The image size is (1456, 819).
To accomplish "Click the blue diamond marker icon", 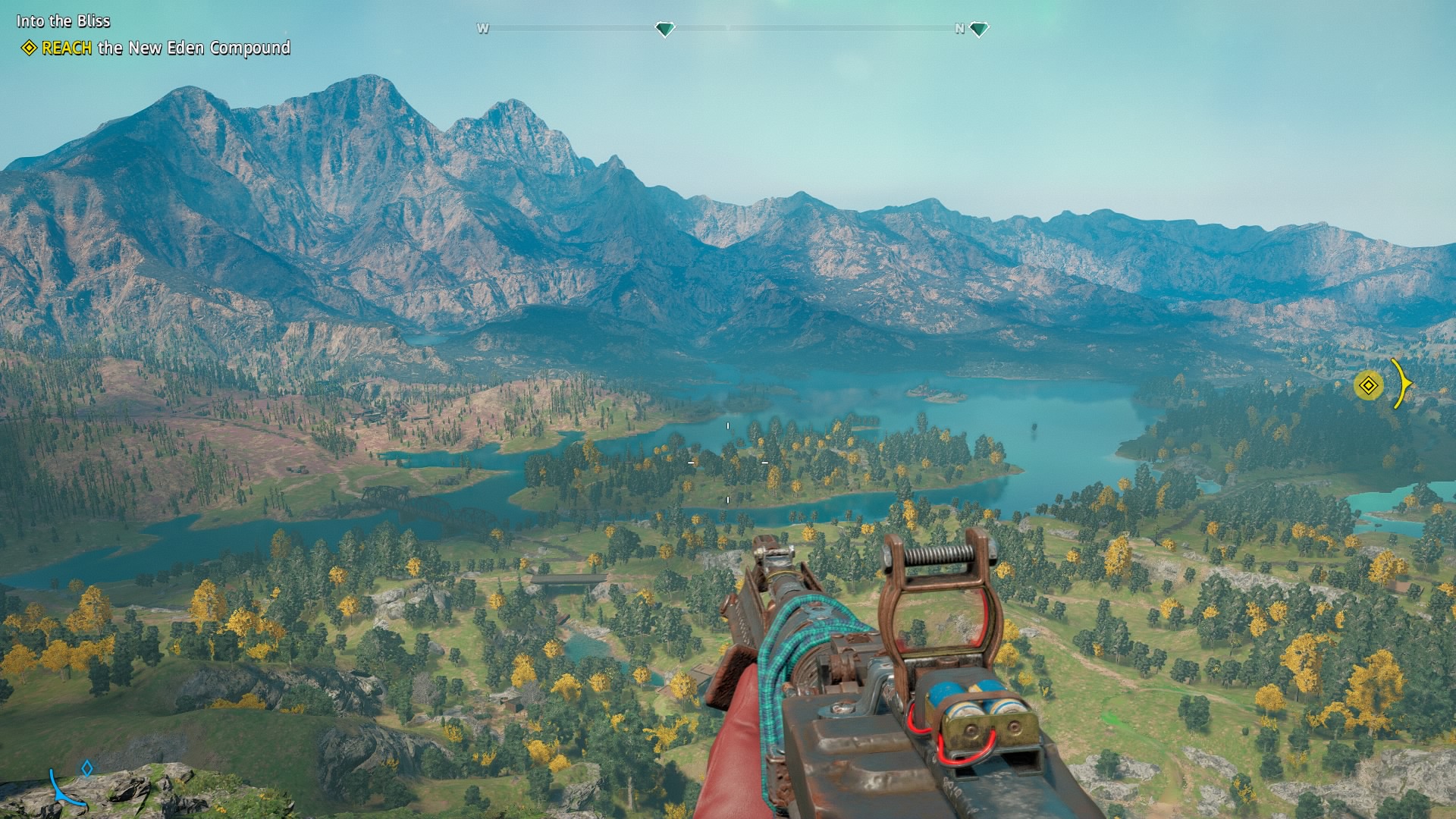I will [87, 768].
